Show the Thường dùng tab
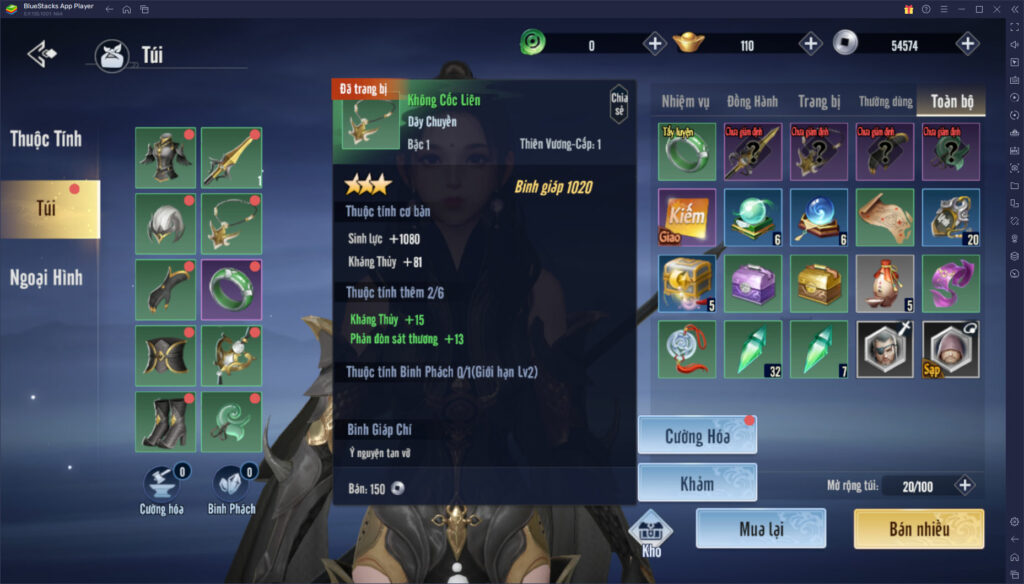1024x584 pixels. tap(884, 101)
